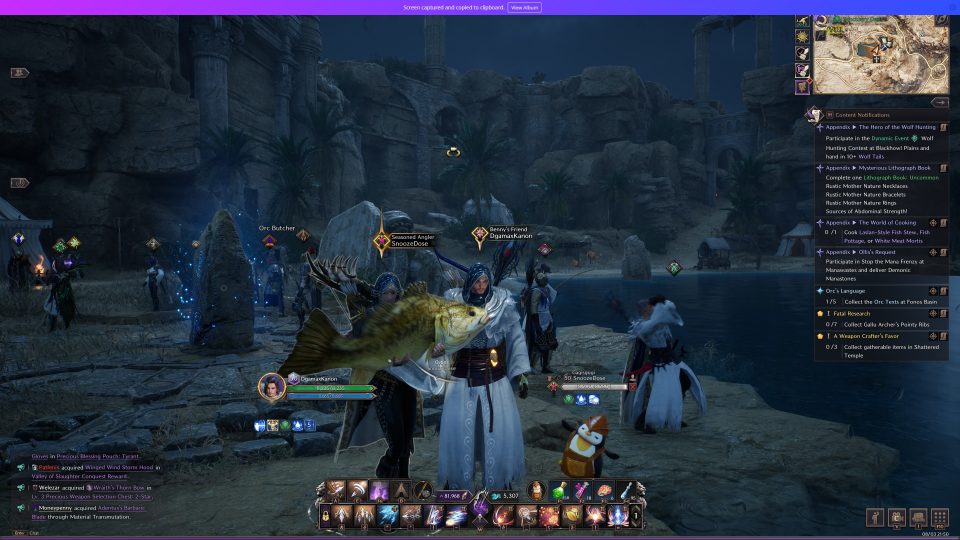
Task: Collapse the quest tracker arrow button
Action: coord(939,102)
